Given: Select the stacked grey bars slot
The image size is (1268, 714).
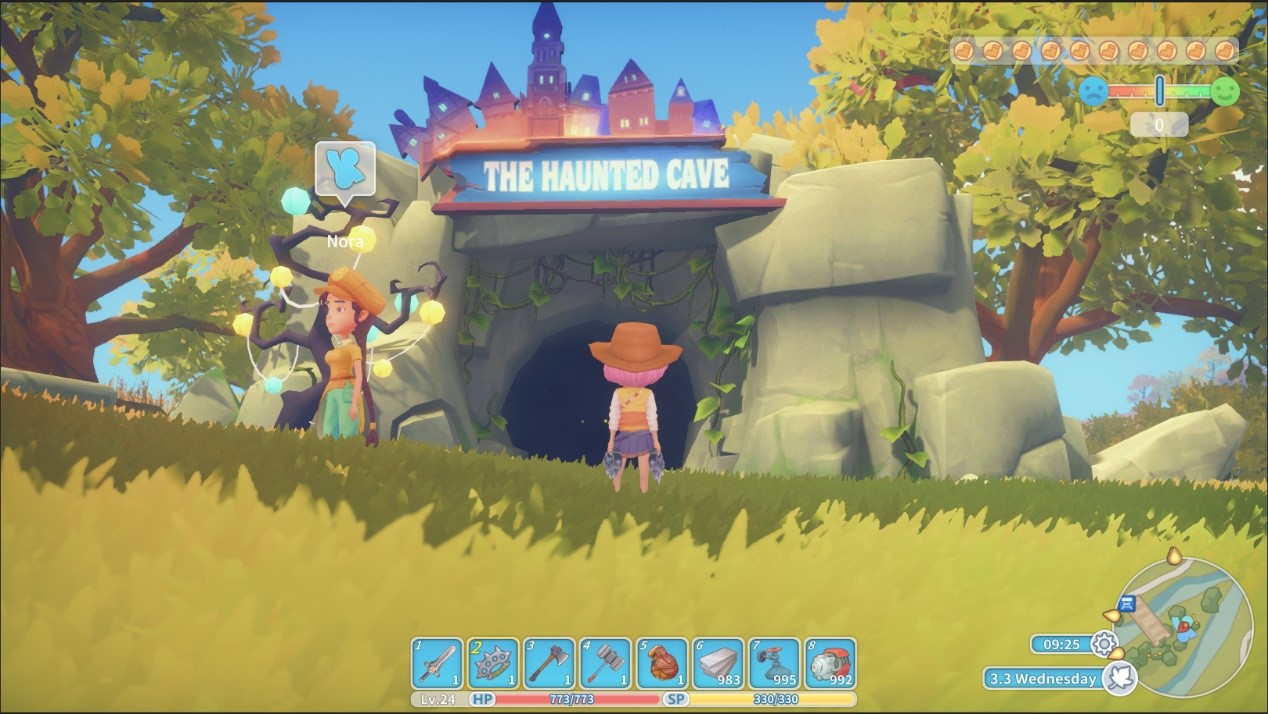Looking at the screenshot, I should pyautogui.click(x=718, y=663).
